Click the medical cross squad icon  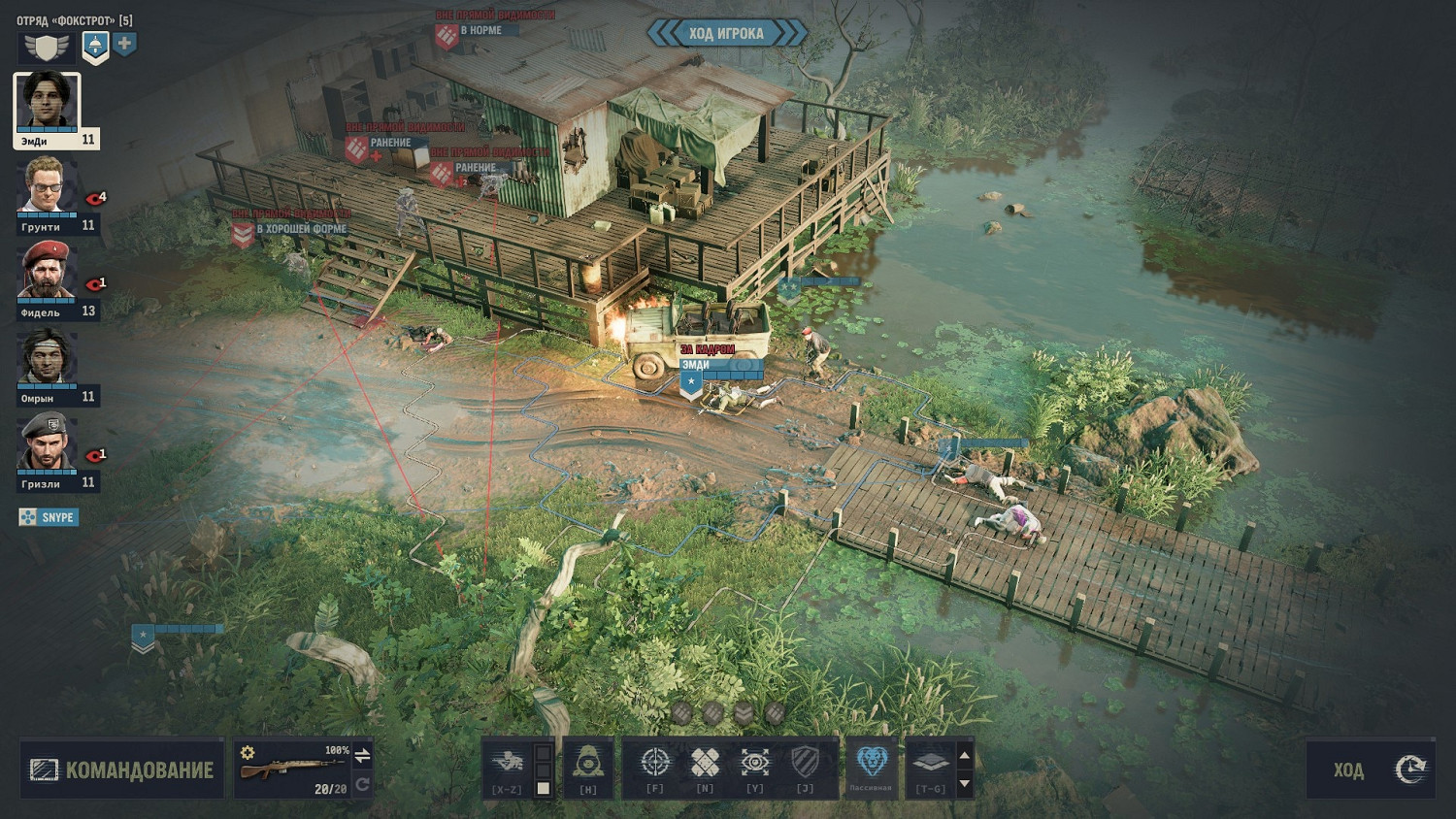124,44
